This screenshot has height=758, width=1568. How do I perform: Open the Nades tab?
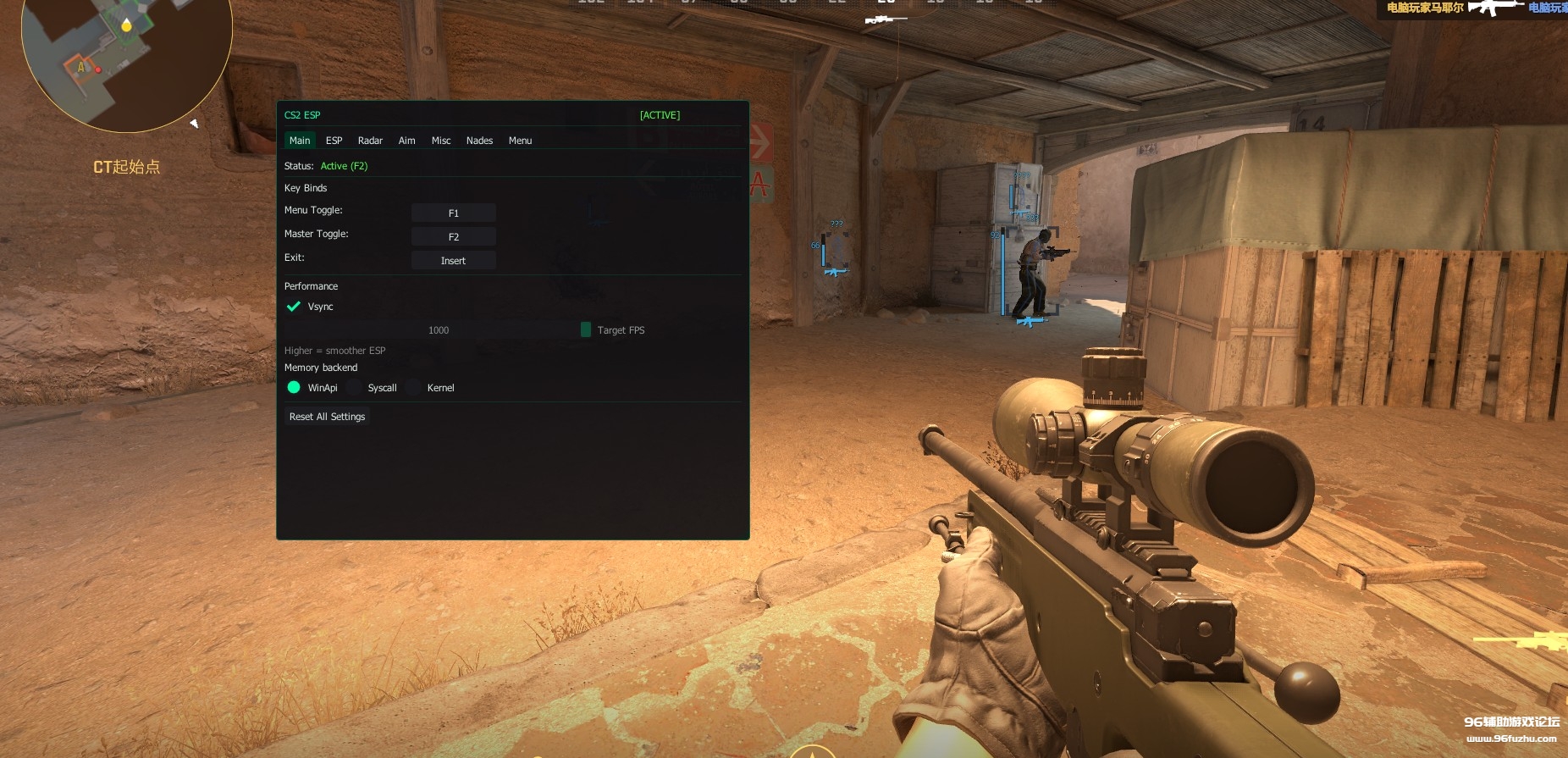pos(479,141)
